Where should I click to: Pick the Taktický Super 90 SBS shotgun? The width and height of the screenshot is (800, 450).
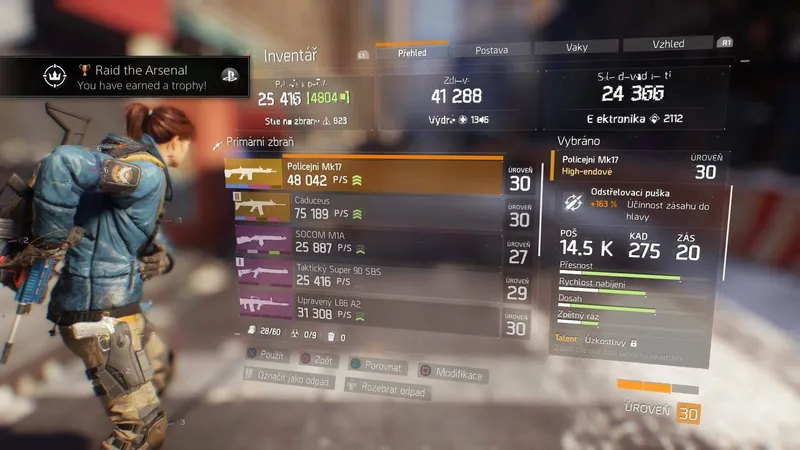point(364,277)
